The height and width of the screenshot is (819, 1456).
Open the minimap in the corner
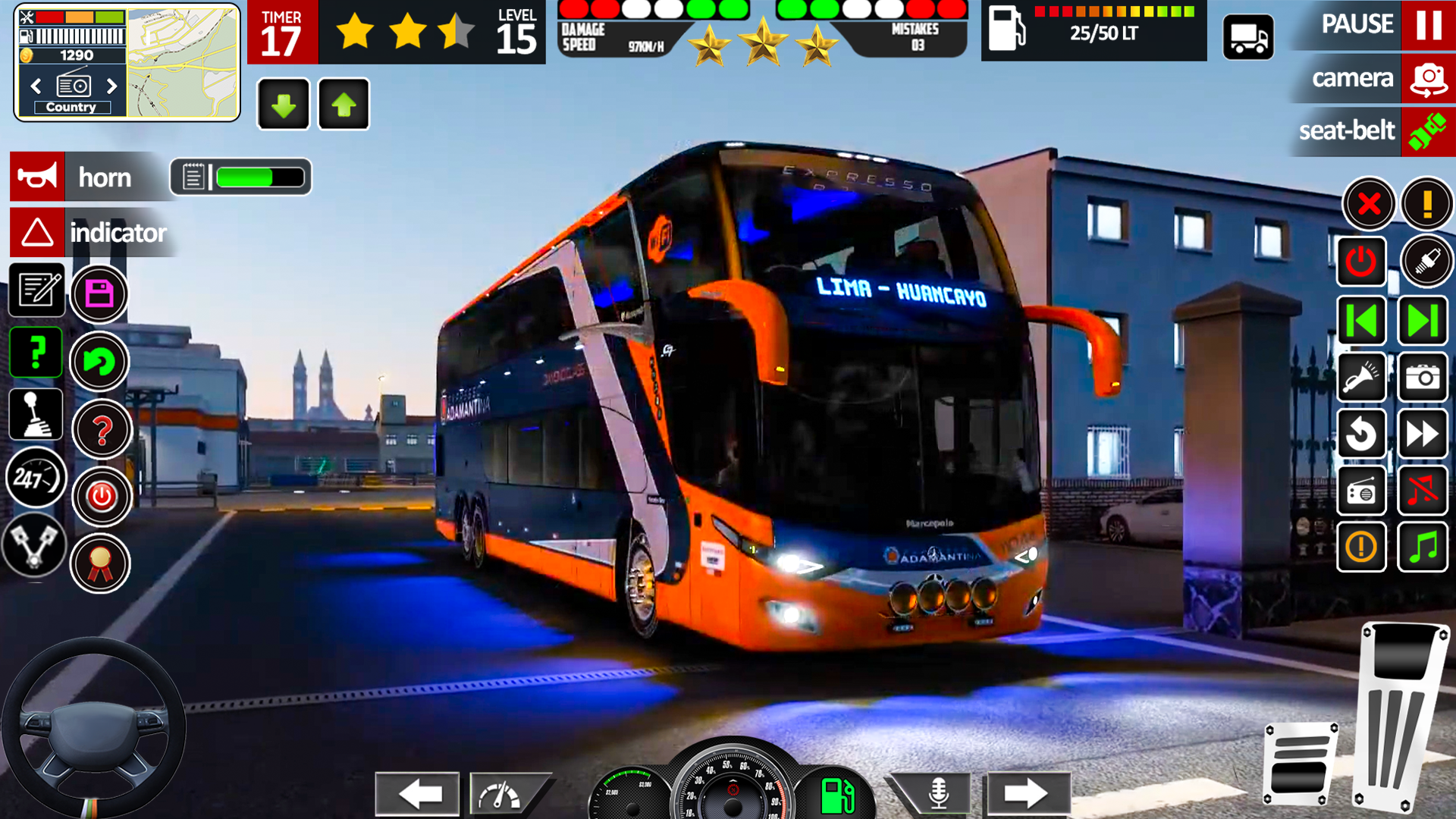pos(182,62)
